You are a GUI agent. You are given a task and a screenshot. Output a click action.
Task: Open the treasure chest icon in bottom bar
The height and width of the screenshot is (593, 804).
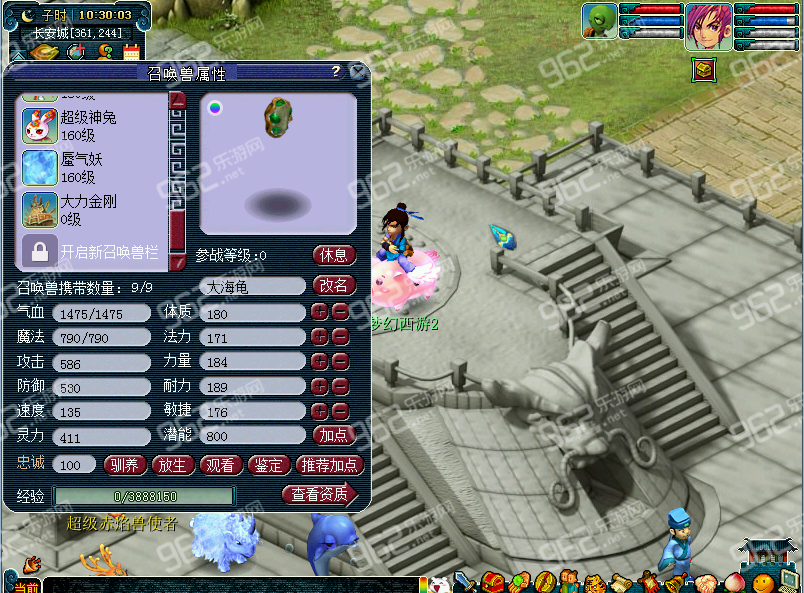point(493,583)
